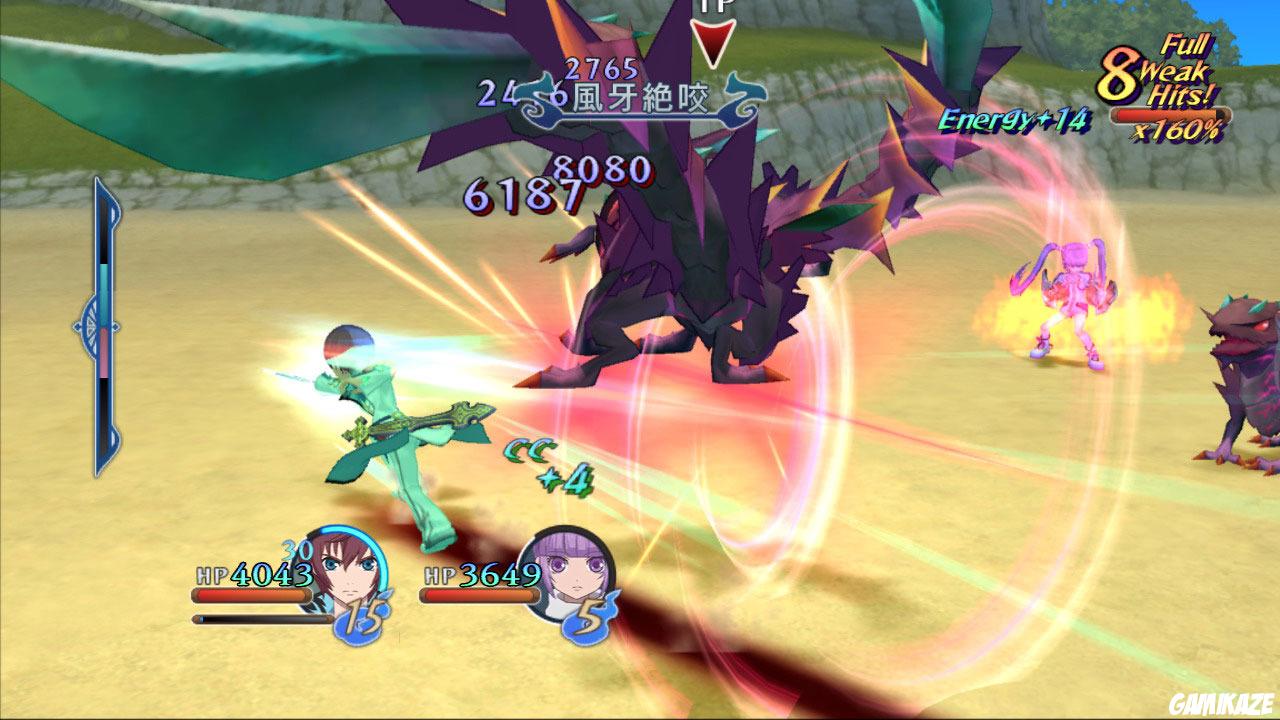The width and height of the screenshot is (1280, 720).
Task: Click the x160% damage multiplier text
Action: (x=1180, y=130)
